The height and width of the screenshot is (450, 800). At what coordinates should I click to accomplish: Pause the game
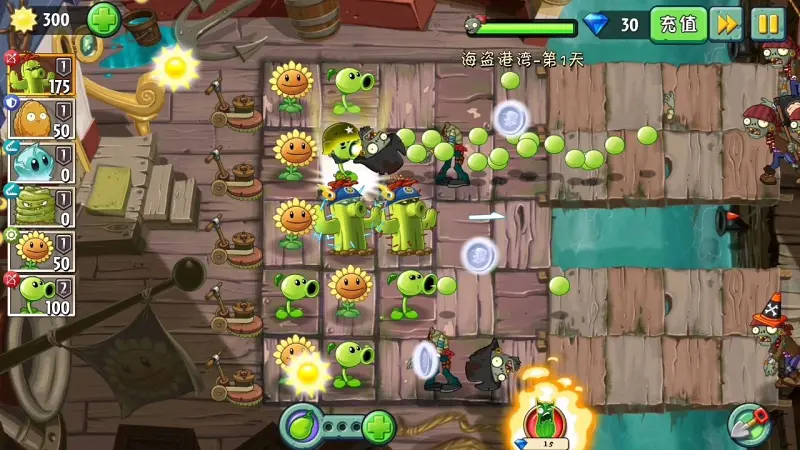(x=768, y=24)
